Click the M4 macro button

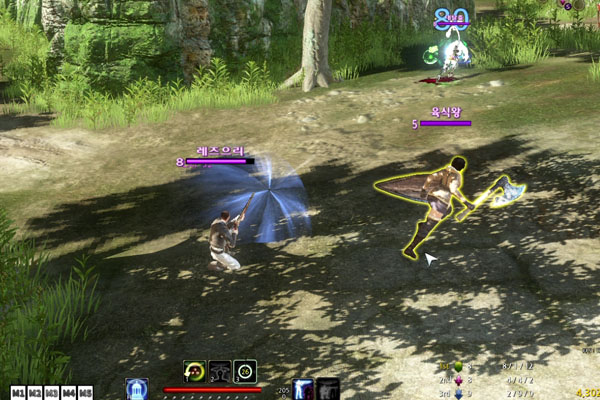click(x=69, y=392)
